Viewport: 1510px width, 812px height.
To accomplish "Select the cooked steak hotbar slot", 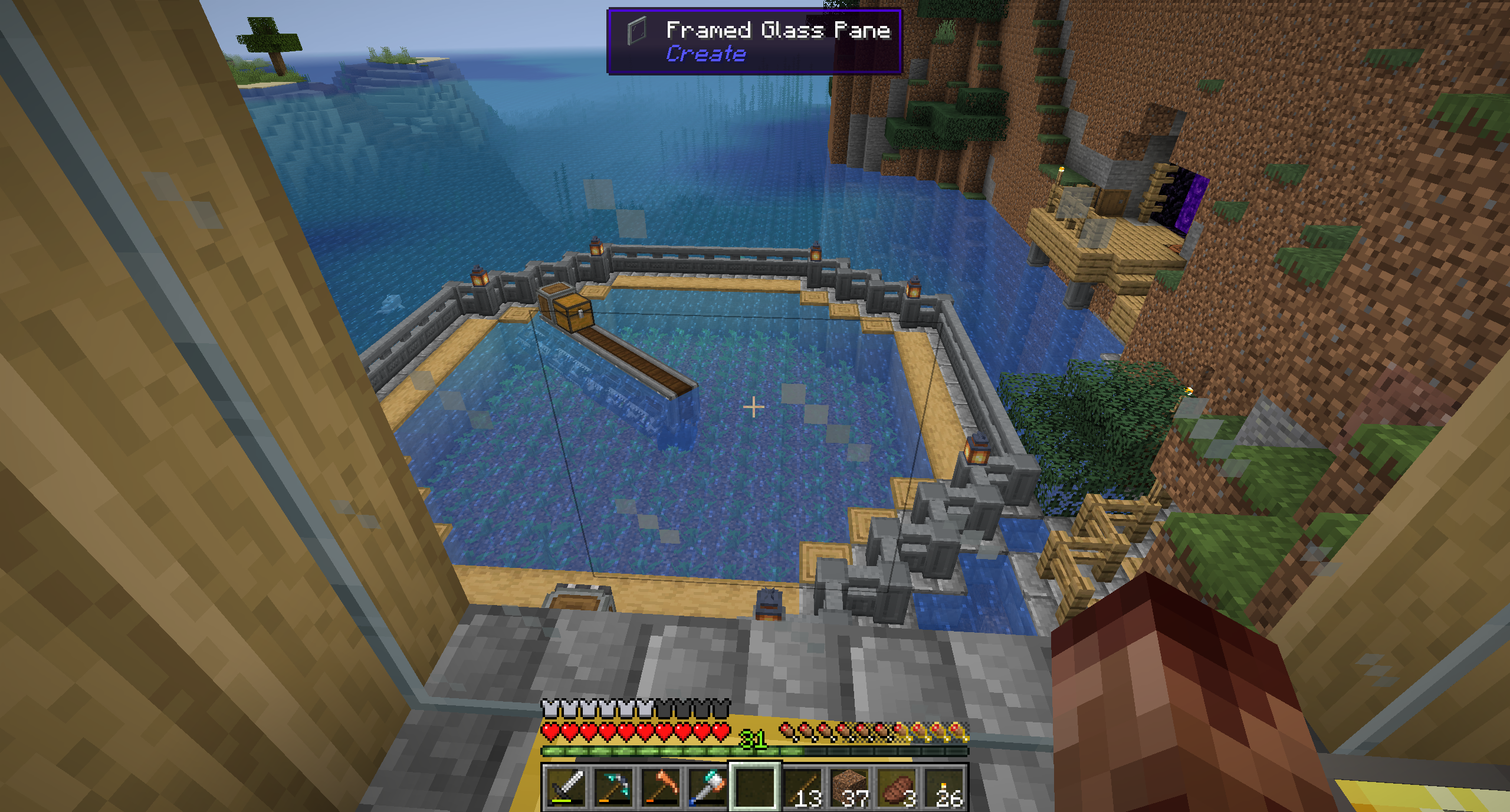I will click(x=897, y=787).
